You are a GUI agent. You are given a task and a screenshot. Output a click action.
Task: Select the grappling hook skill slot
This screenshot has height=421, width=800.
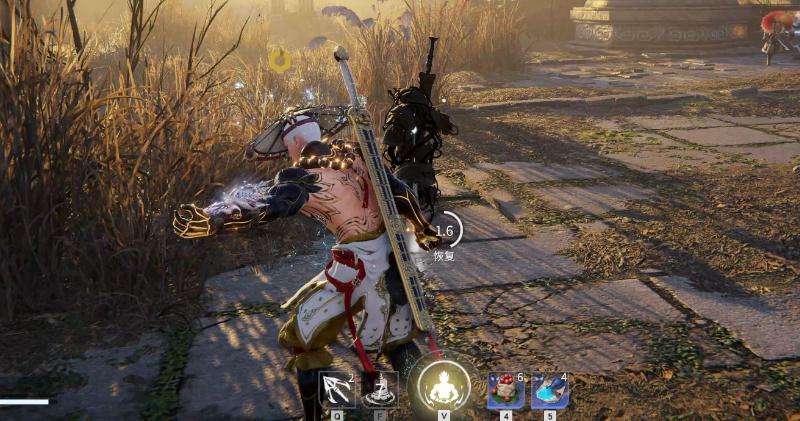coord(336,390)
